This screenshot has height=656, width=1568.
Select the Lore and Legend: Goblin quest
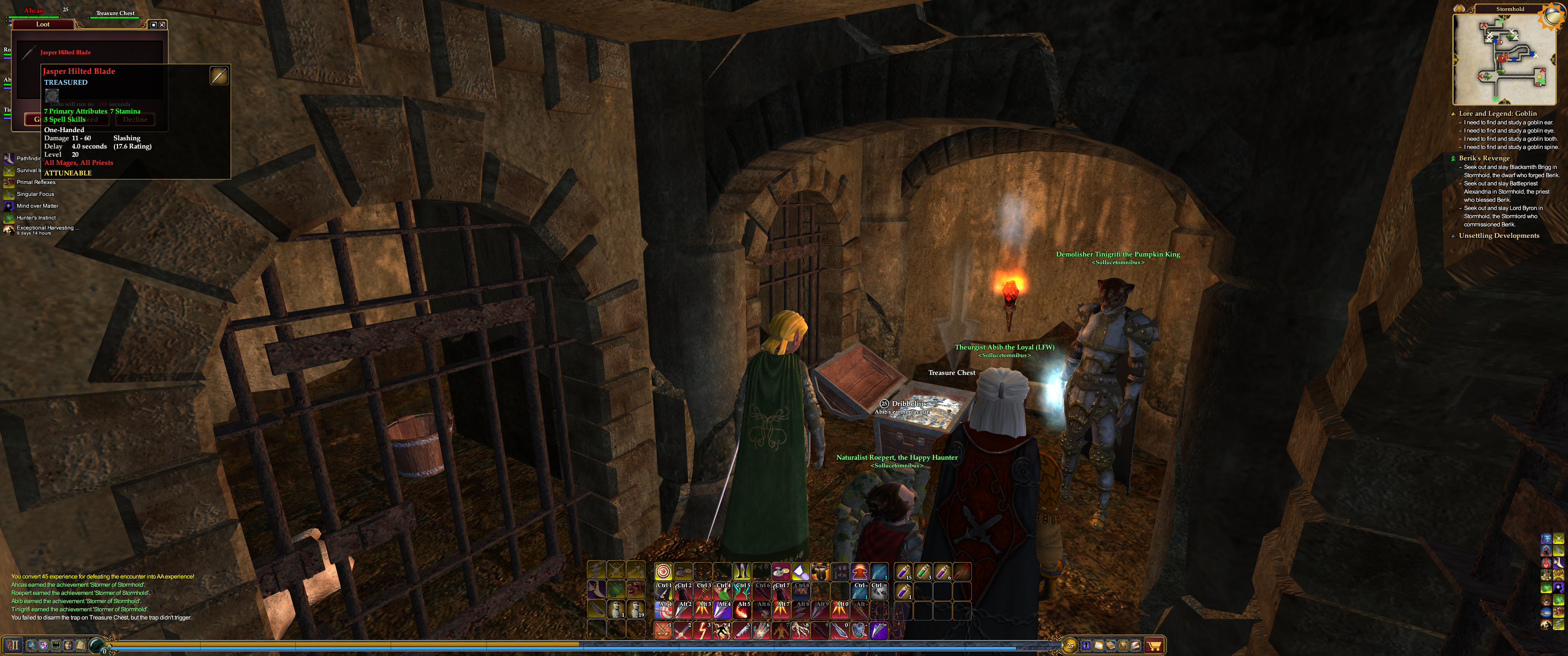(1497, 114)
